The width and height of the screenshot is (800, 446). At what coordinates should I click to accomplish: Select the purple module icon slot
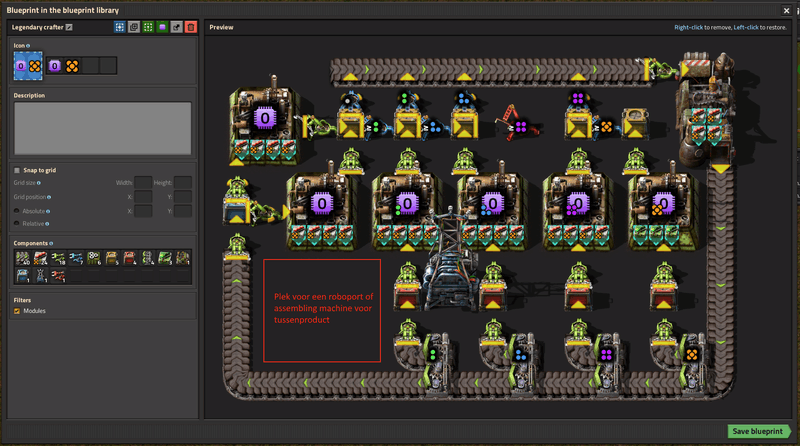coord(55,66)
